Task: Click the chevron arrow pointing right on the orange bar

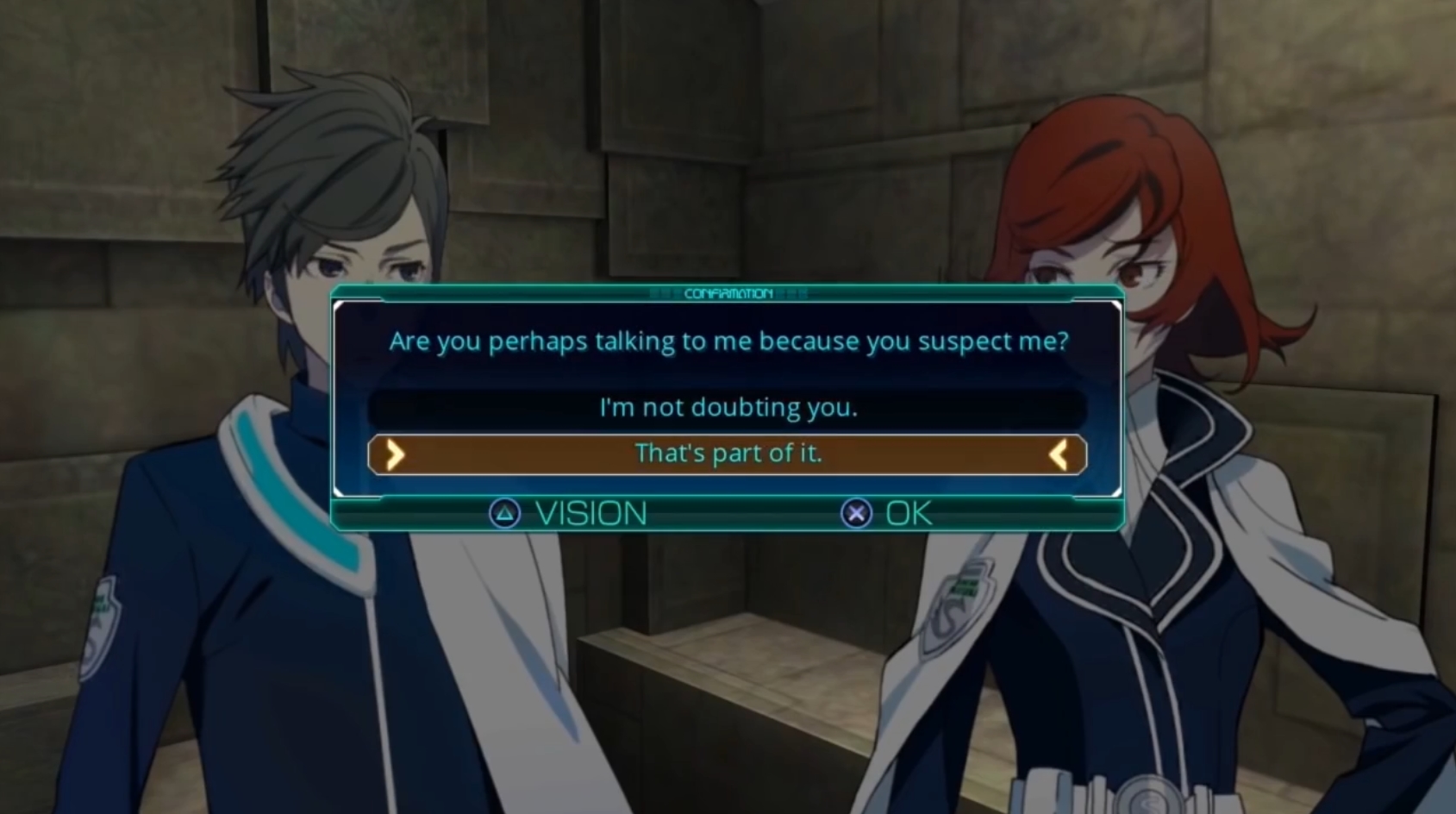Action: coord(395,454)
